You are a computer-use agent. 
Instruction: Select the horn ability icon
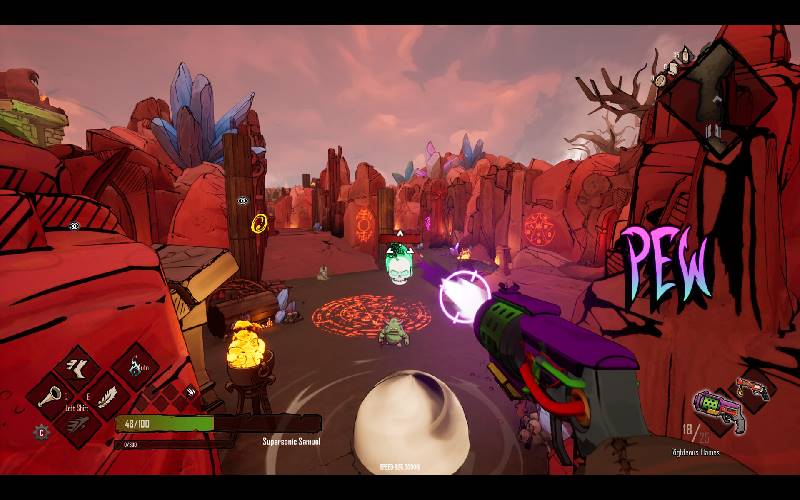(50, 397)
